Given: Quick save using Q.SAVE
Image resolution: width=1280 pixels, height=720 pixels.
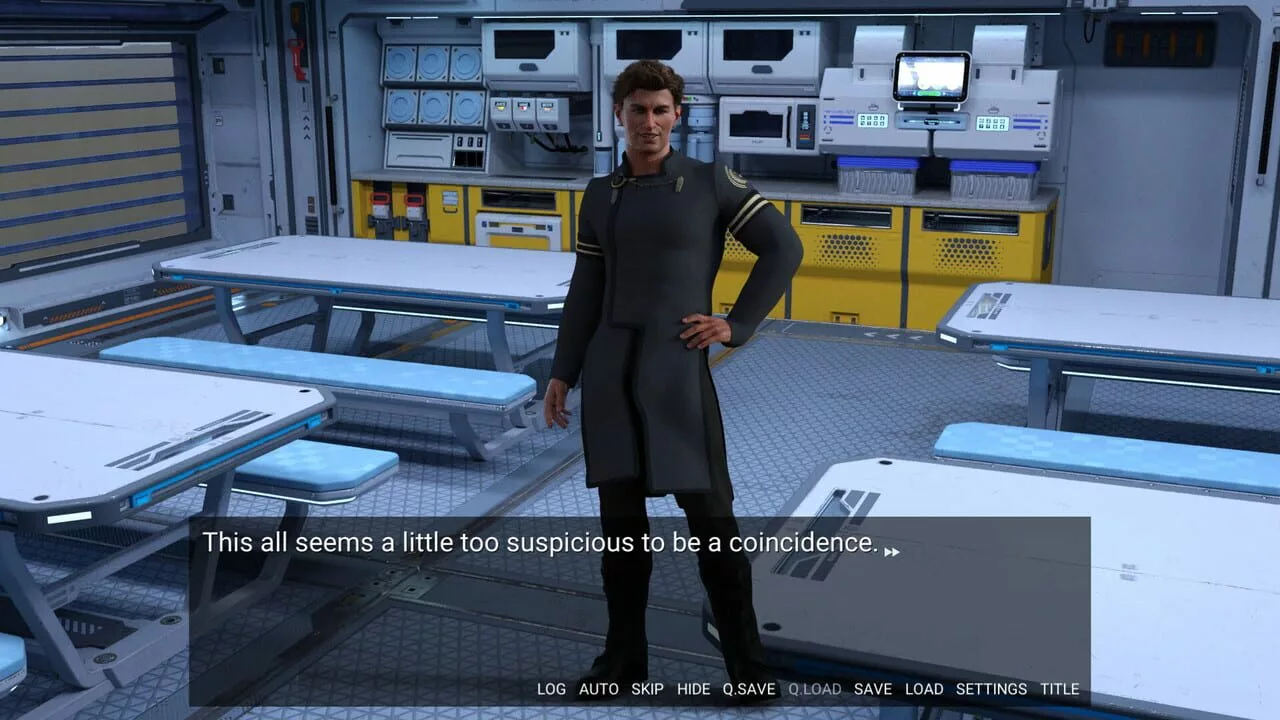Looking at the screenshot, I should [x=749, y=689].
